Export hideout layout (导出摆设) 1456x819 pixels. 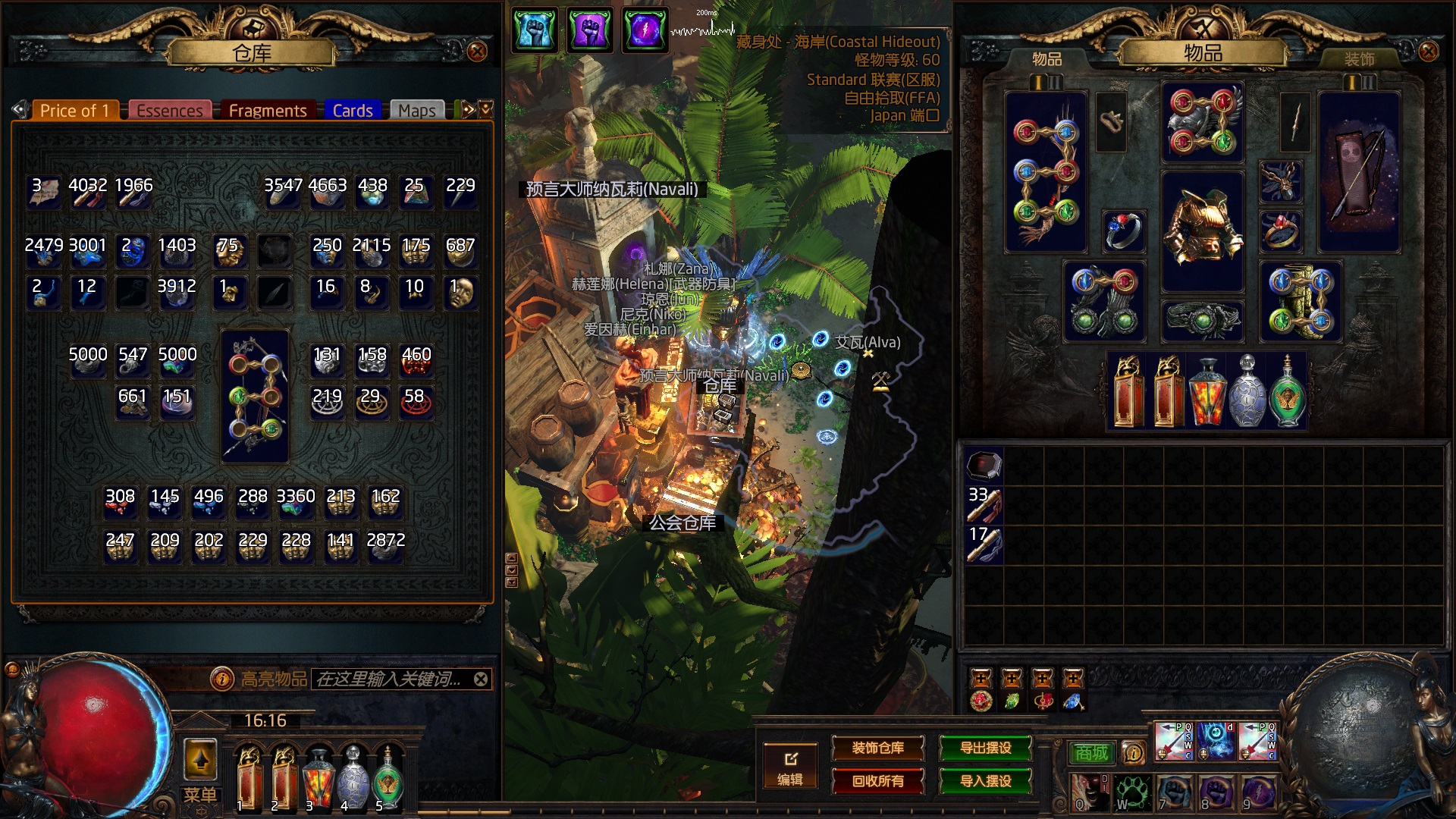(x=986, y=748)
